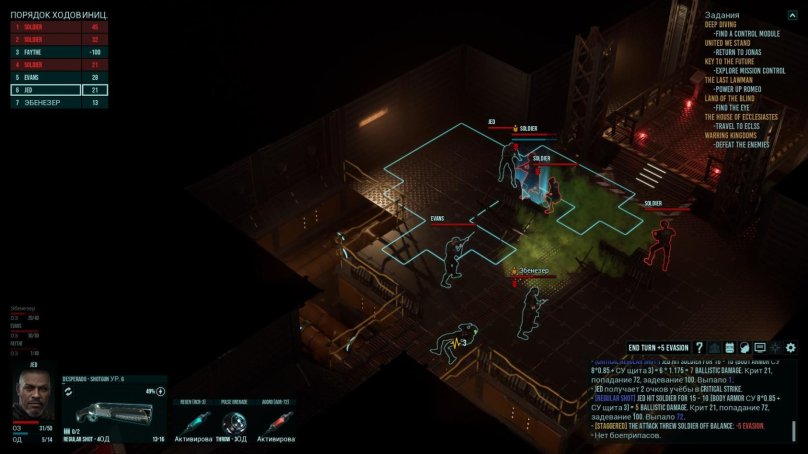The width and height of the screenshot is (808, 454).
Task: Click the monitor screen icon
Action: (x=760, y=347)
